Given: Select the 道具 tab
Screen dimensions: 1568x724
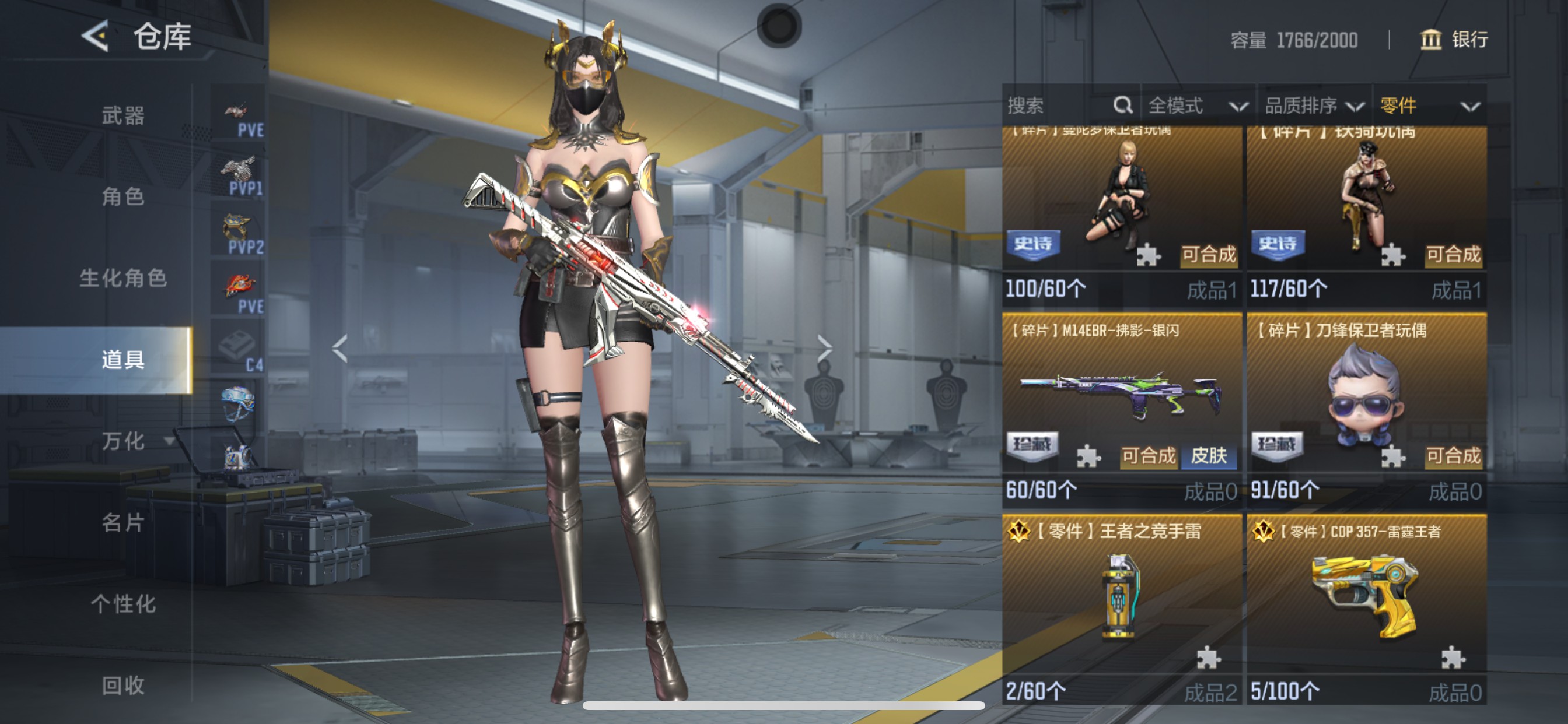Looking at the screenshot, I should point(123,360).
